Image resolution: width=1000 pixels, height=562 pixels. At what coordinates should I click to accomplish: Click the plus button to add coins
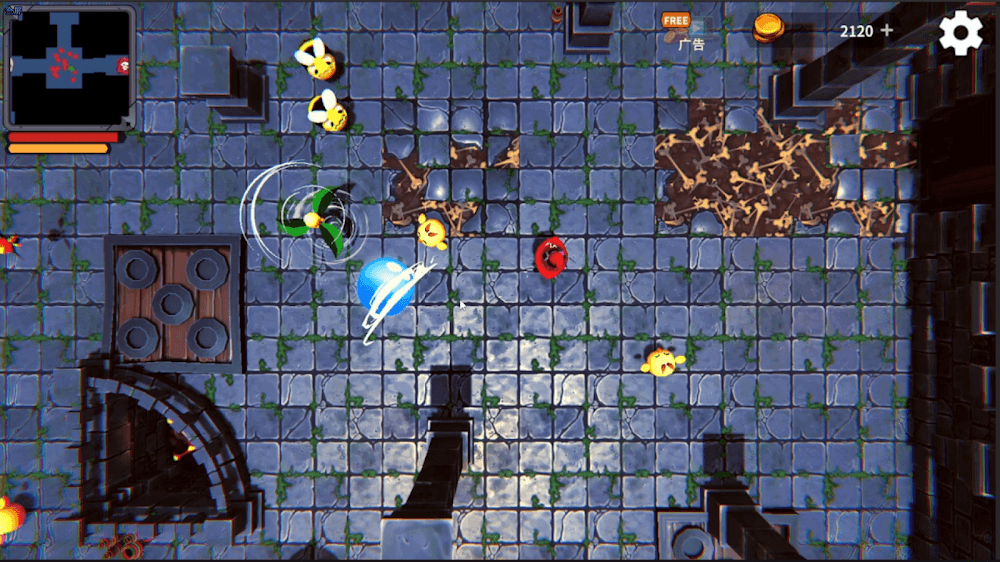[x=886, y=31]
